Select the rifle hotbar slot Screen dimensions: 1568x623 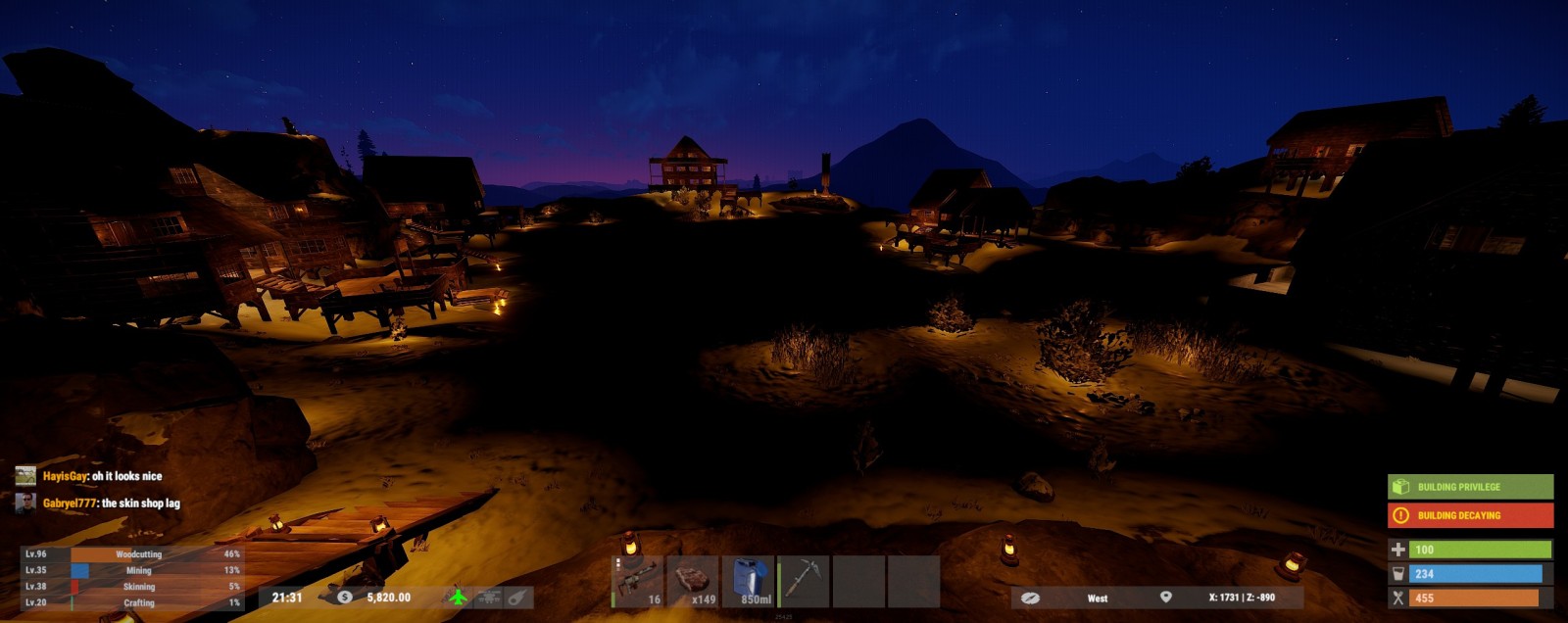coord(638,582)
